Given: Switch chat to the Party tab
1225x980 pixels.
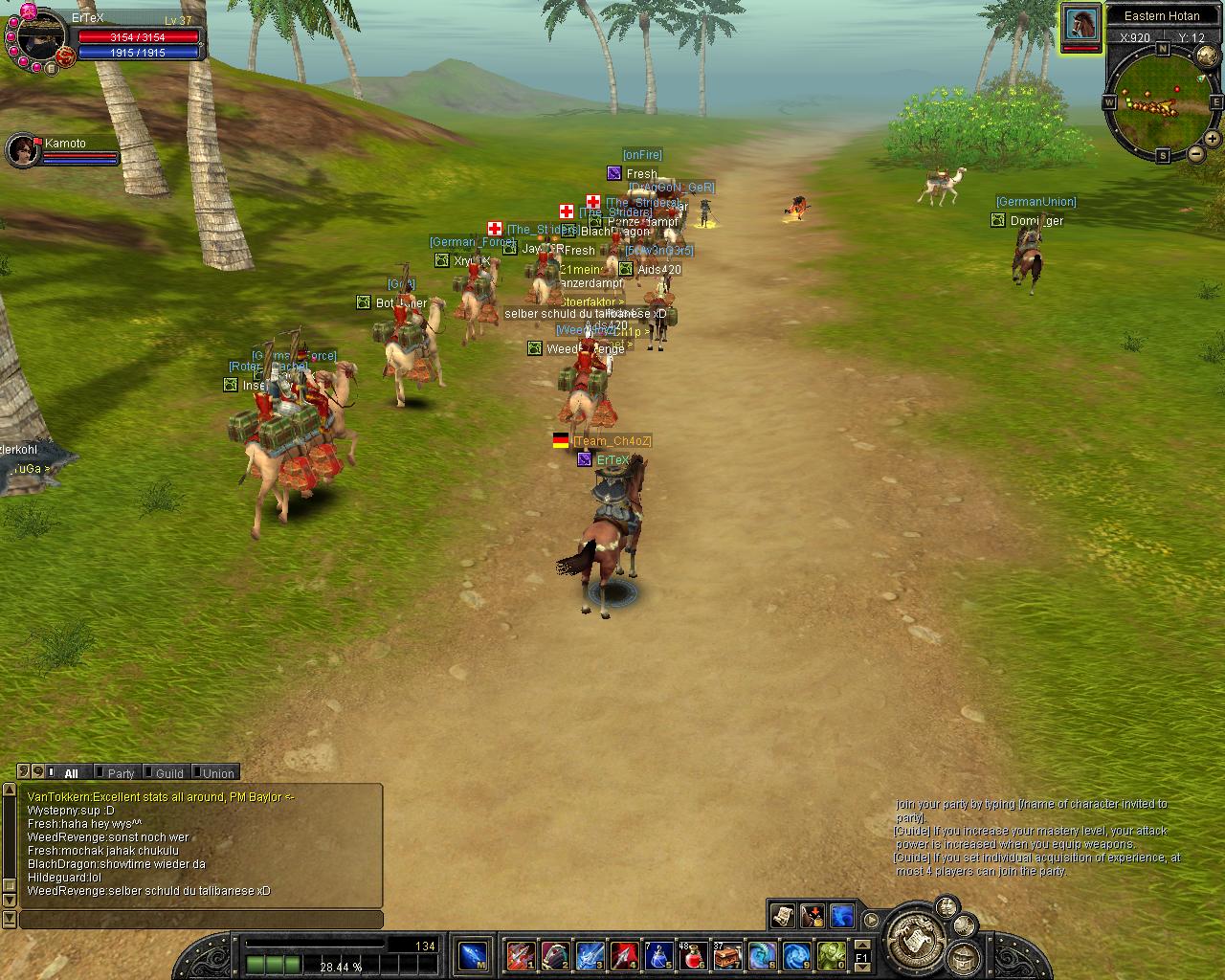Looking at the screenshot, I should 121,773.
